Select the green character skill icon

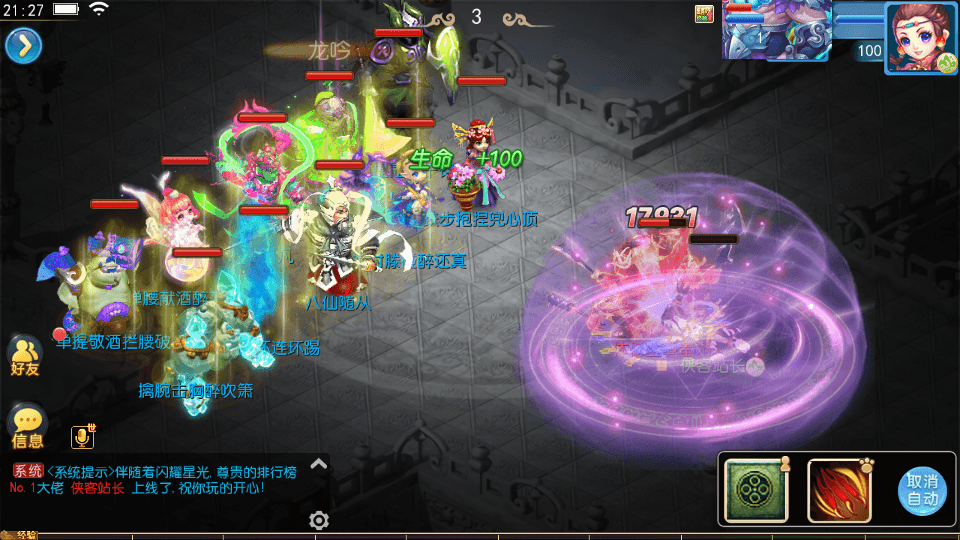[x=757, y=490]
